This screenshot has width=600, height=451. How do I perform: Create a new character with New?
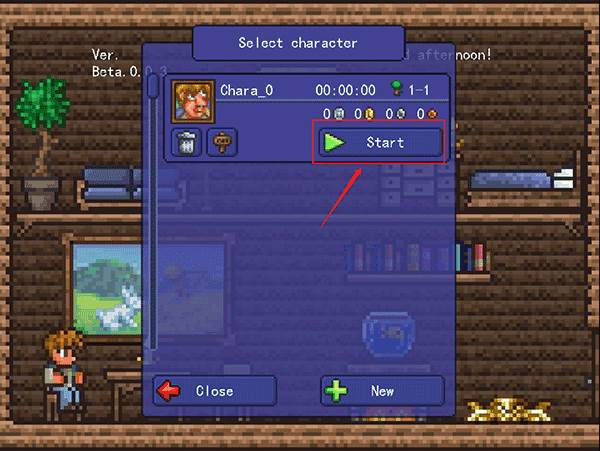click(x=382, y=391)
